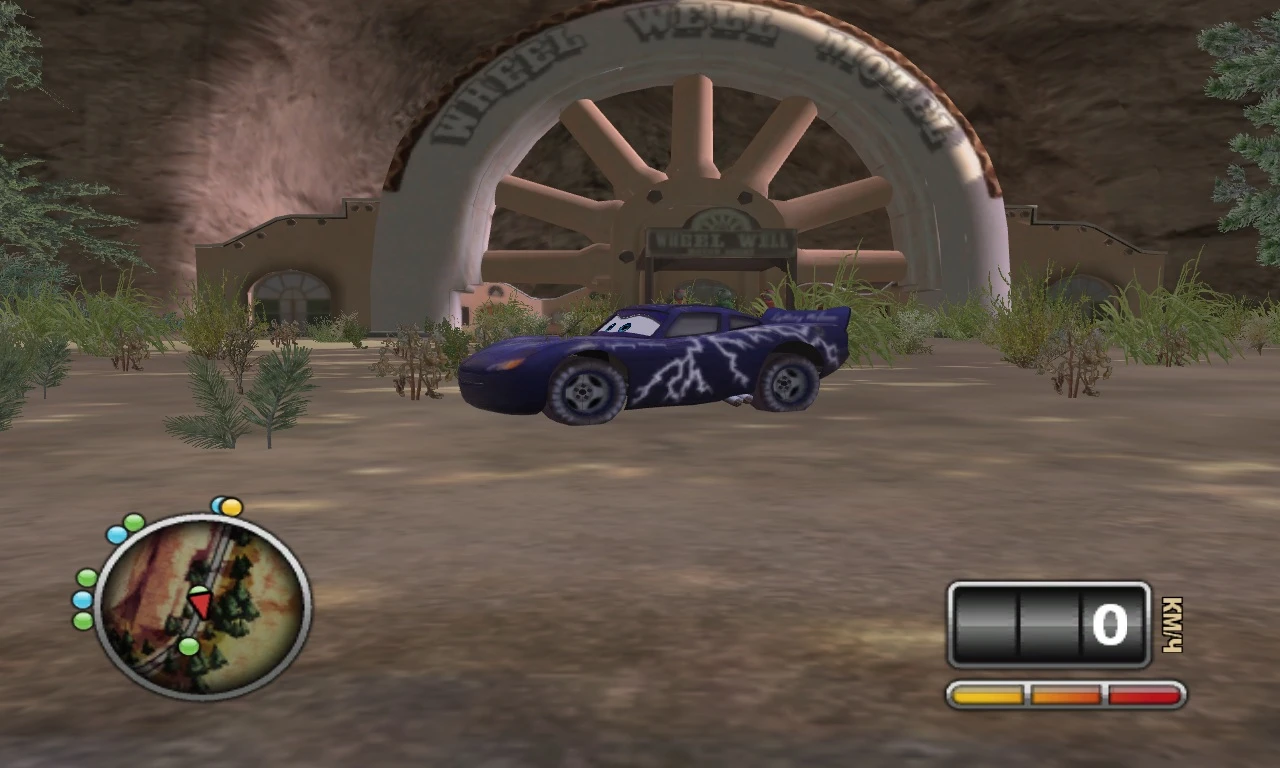Select the lowest green dot left of the minimap
Image resolution: width=1280 pixels, height=768 pixels.
click(x=82, y=620)
